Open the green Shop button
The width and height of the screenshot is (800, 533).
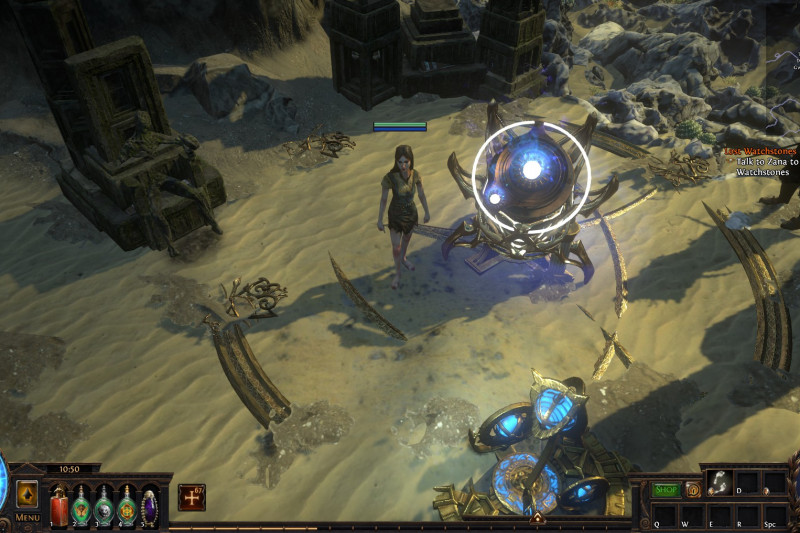pyautogui.click(x=667, y=490)
